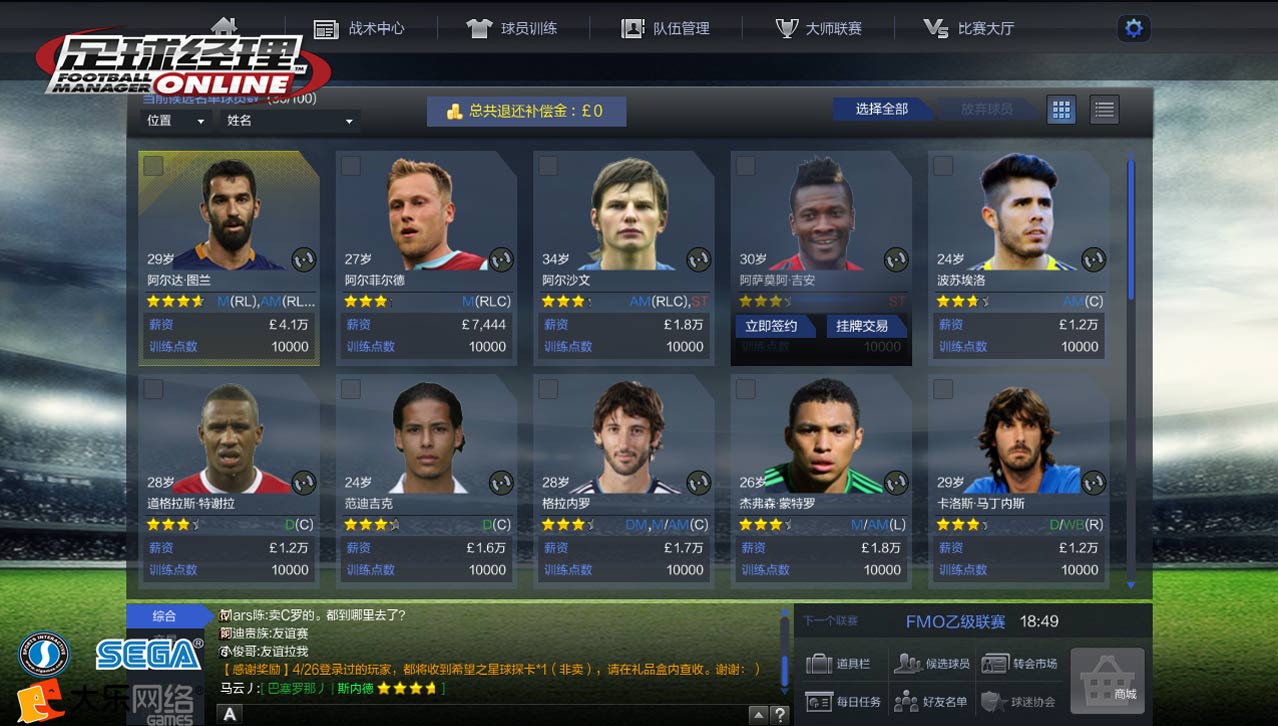Open the 比赛大厅 match lobby

[969, 28]
